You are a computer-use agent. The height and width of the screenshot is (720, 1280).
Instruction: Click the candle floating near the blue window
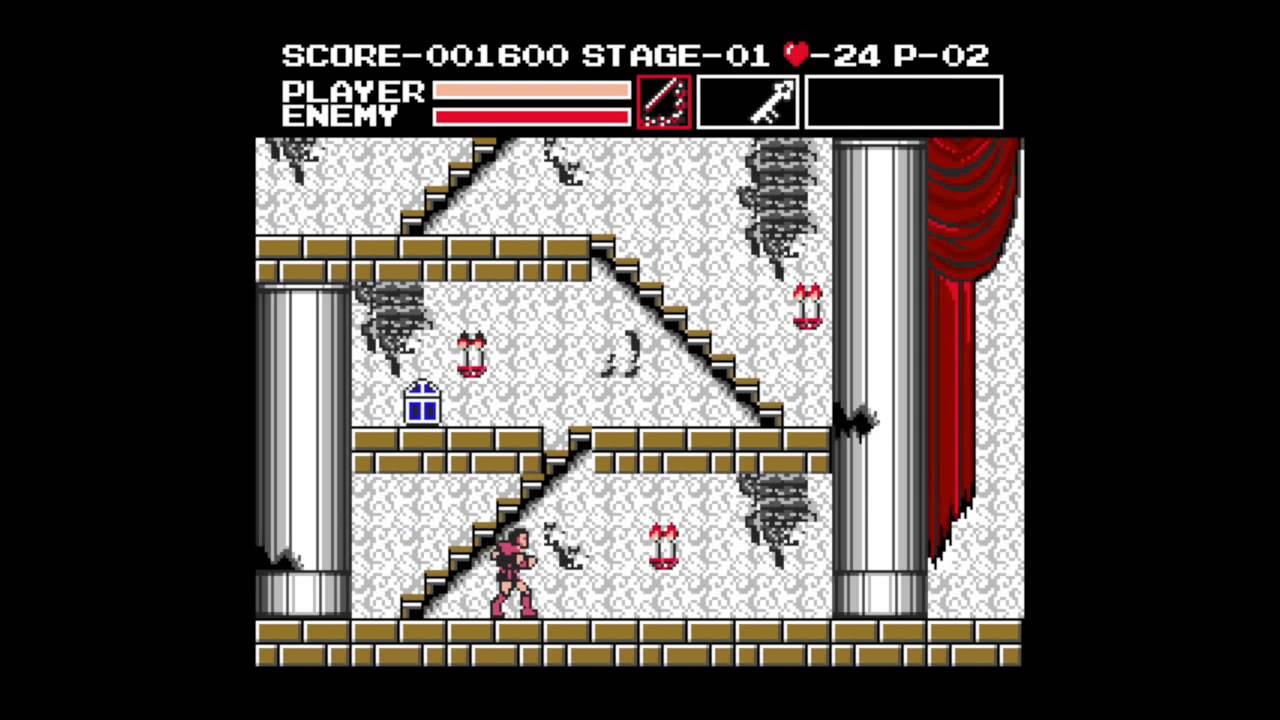(x=471, y=355)
